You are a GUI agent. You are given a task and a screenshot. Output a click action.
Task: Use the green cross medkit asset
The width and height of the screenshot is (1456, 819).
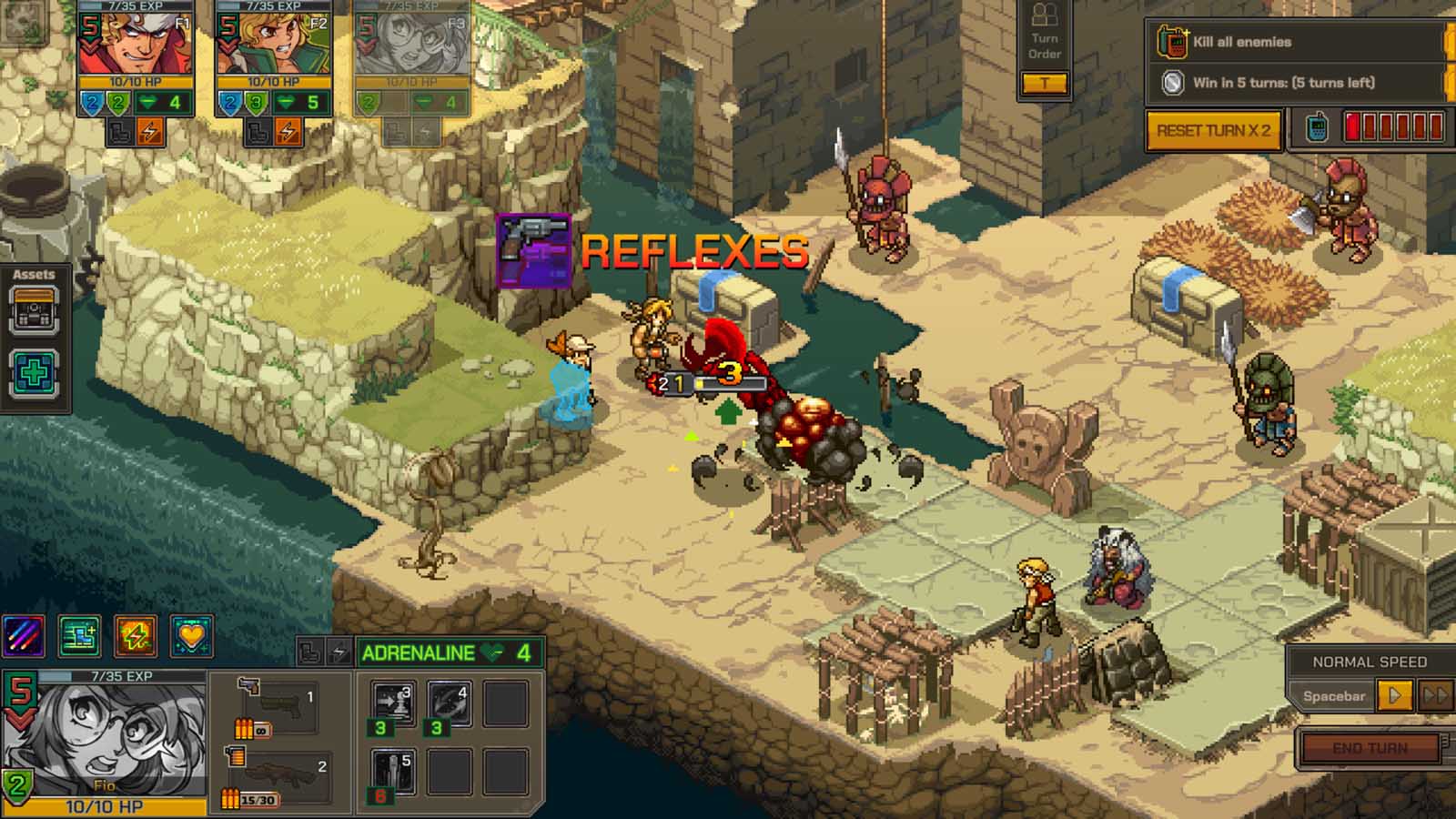click(34, 373)
